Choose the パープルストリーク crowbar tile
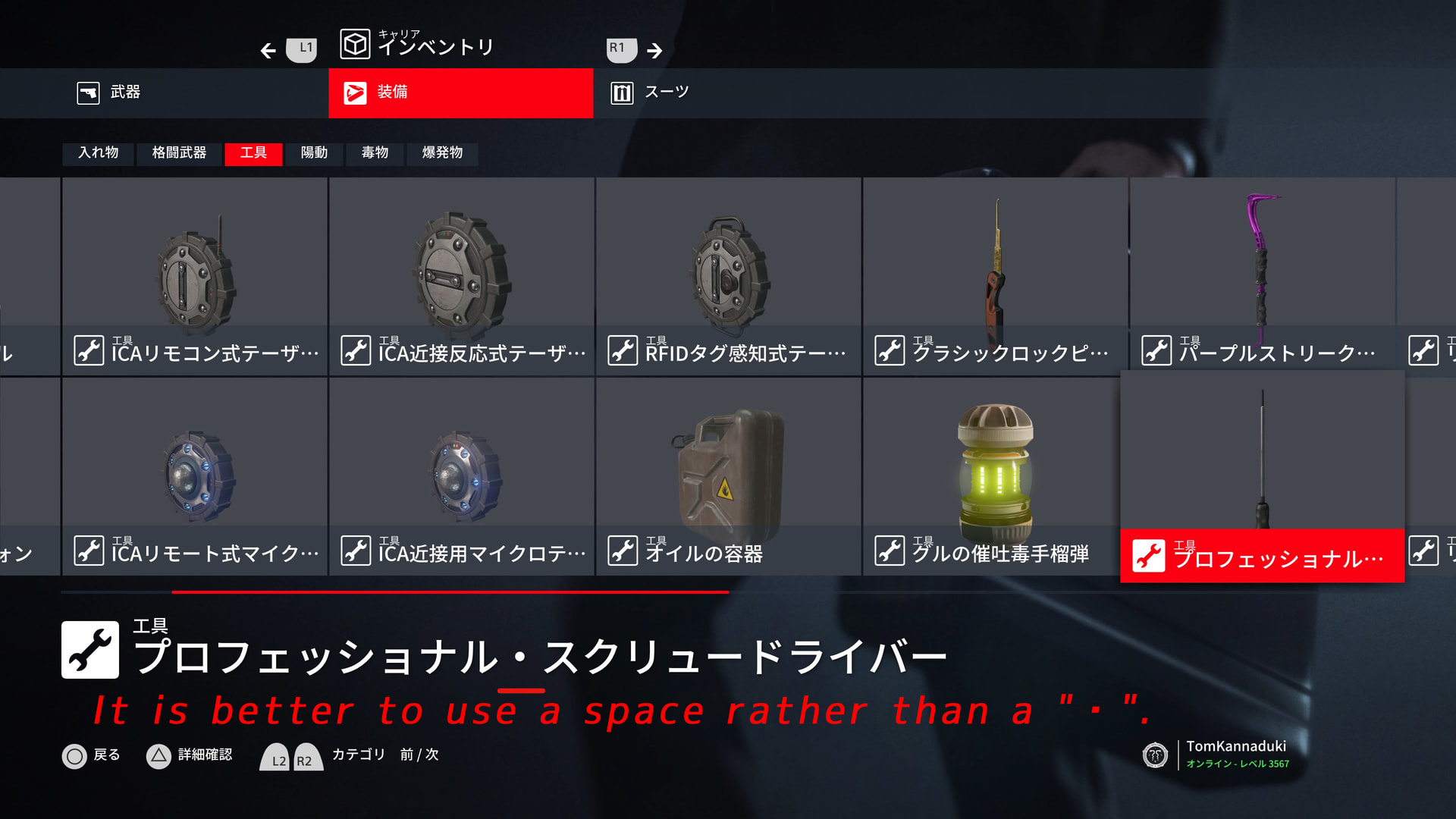Viewport: 1456px width, 819px height. pyautogui.click(x=1263, y=277)
